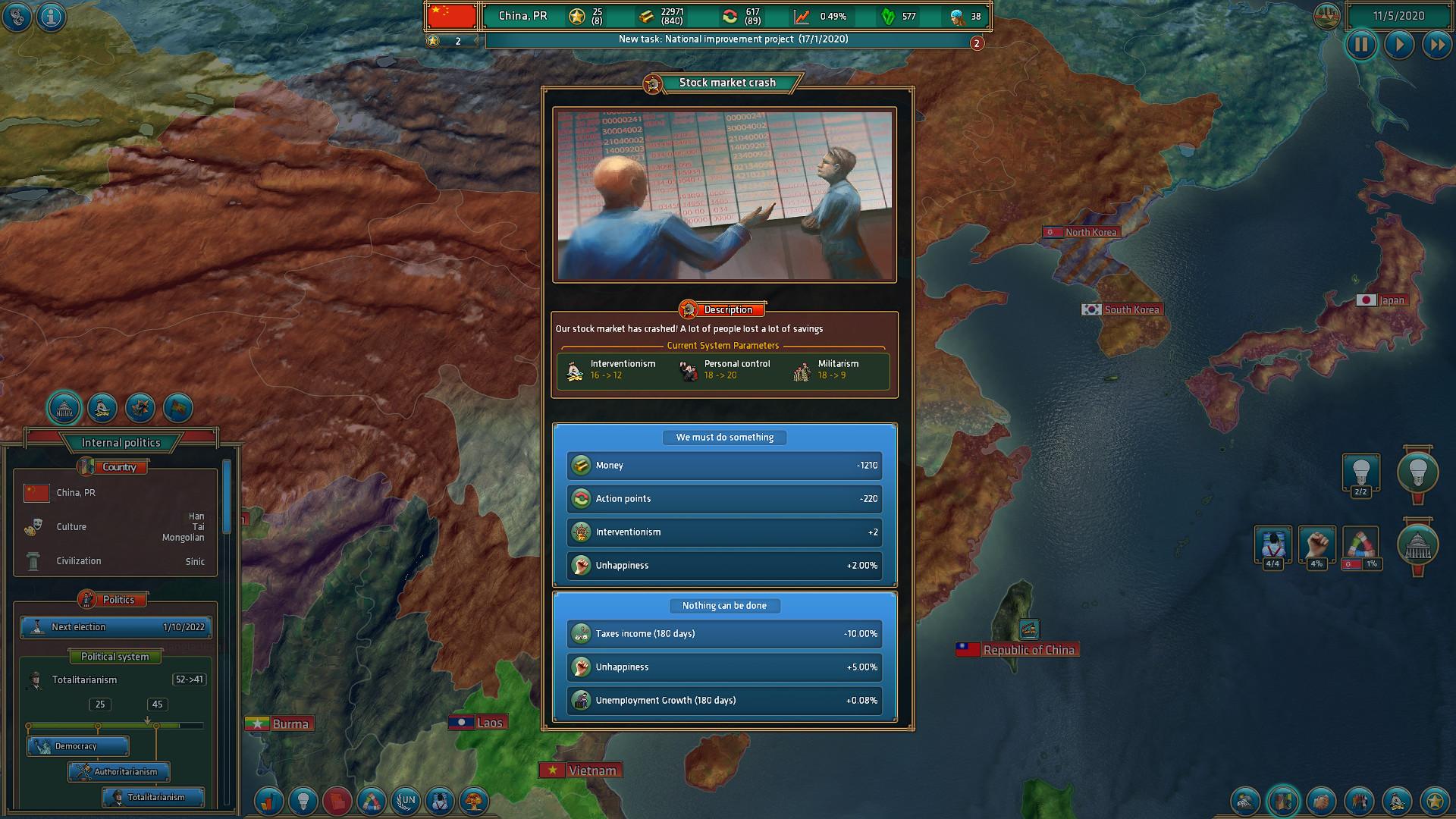Adjust the Political system slider
Image resolution: width=1456 pixels, height=819 pixels.
pyautogui.click(x=115, y=724)
